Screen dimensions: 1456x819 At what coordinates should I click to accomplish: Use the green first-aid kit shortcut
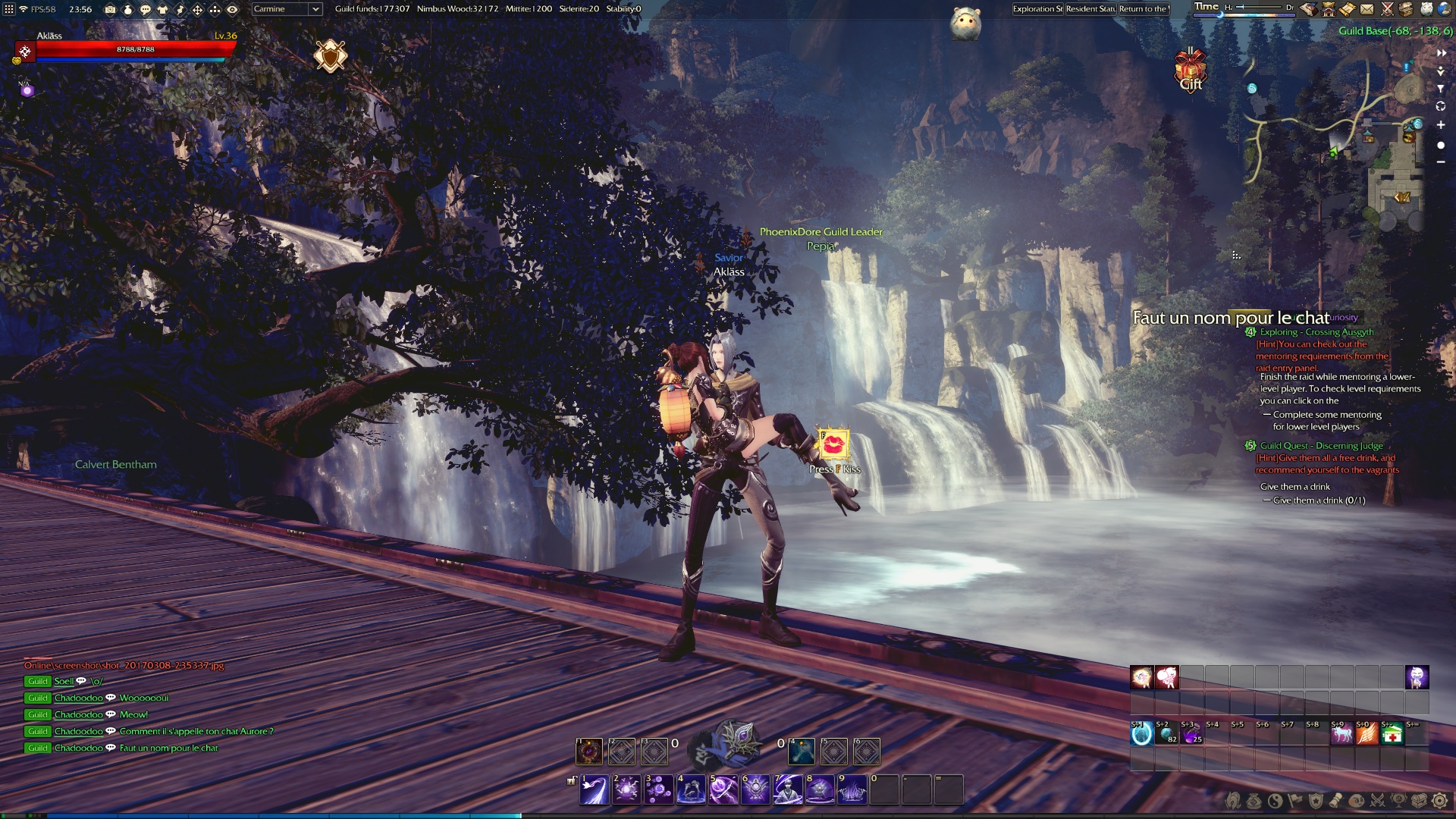pyautogui.click(x=1392, y=734)
